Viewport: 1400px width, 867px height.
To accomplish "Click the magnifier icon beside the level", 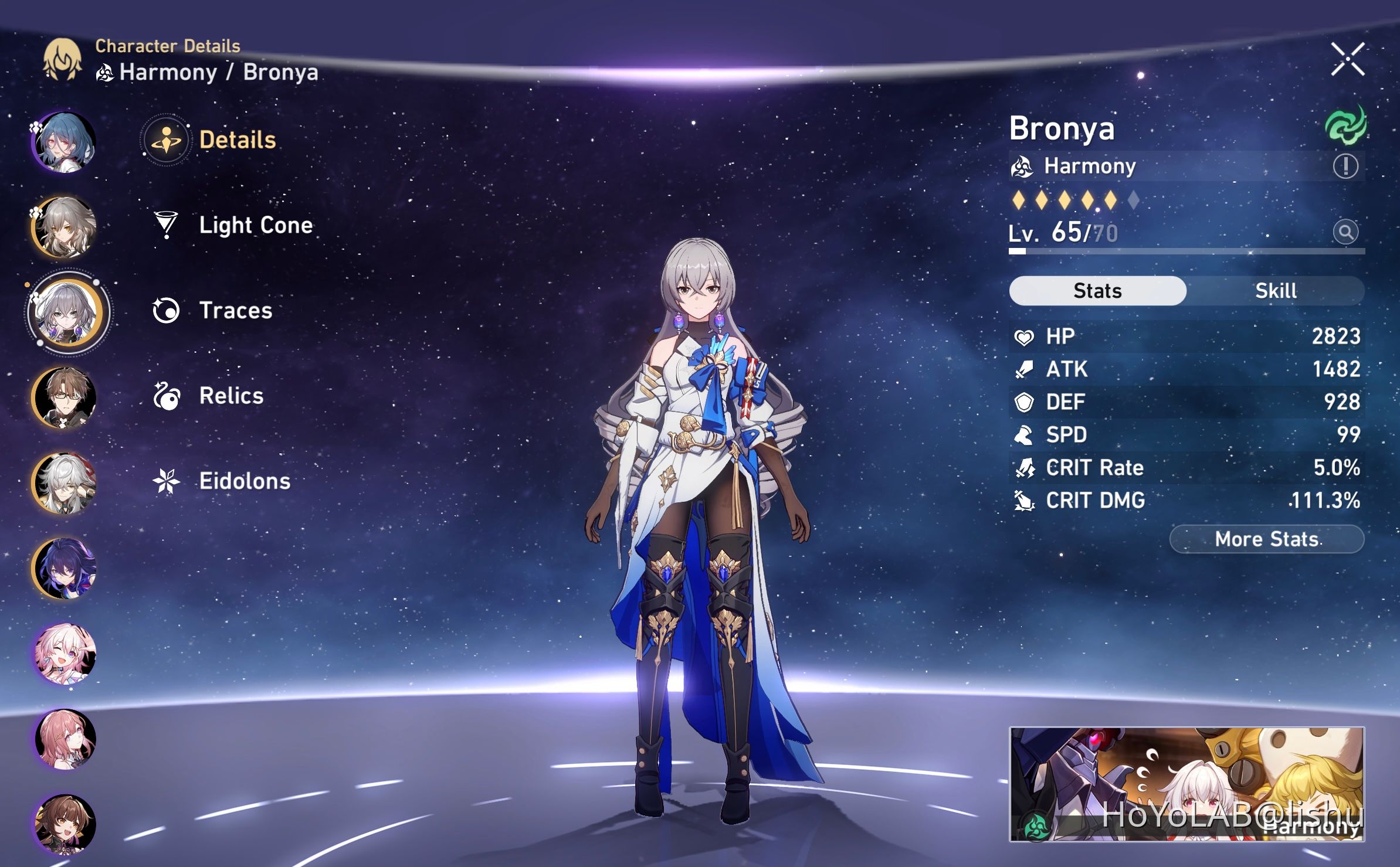I will (1345, 232).
